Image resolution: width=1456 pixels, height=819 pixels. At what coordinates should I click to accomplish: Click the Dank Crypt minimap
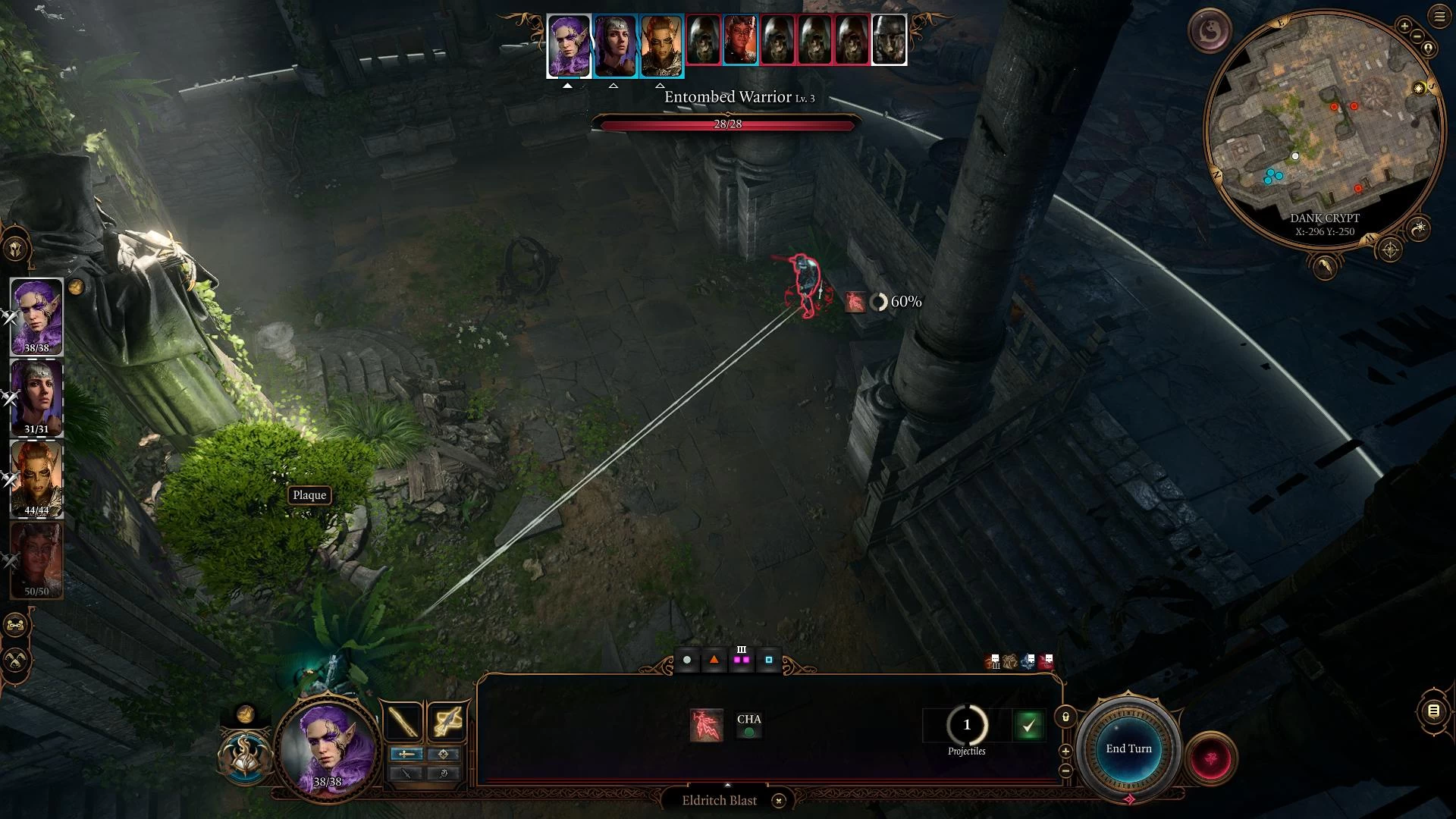1323,129
